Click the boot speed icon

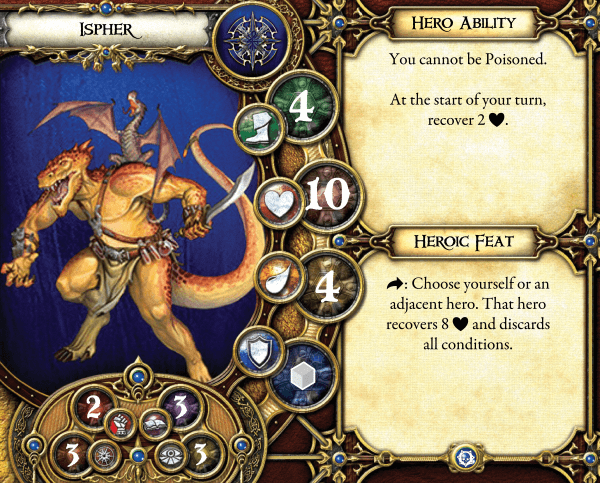point(255,124)
